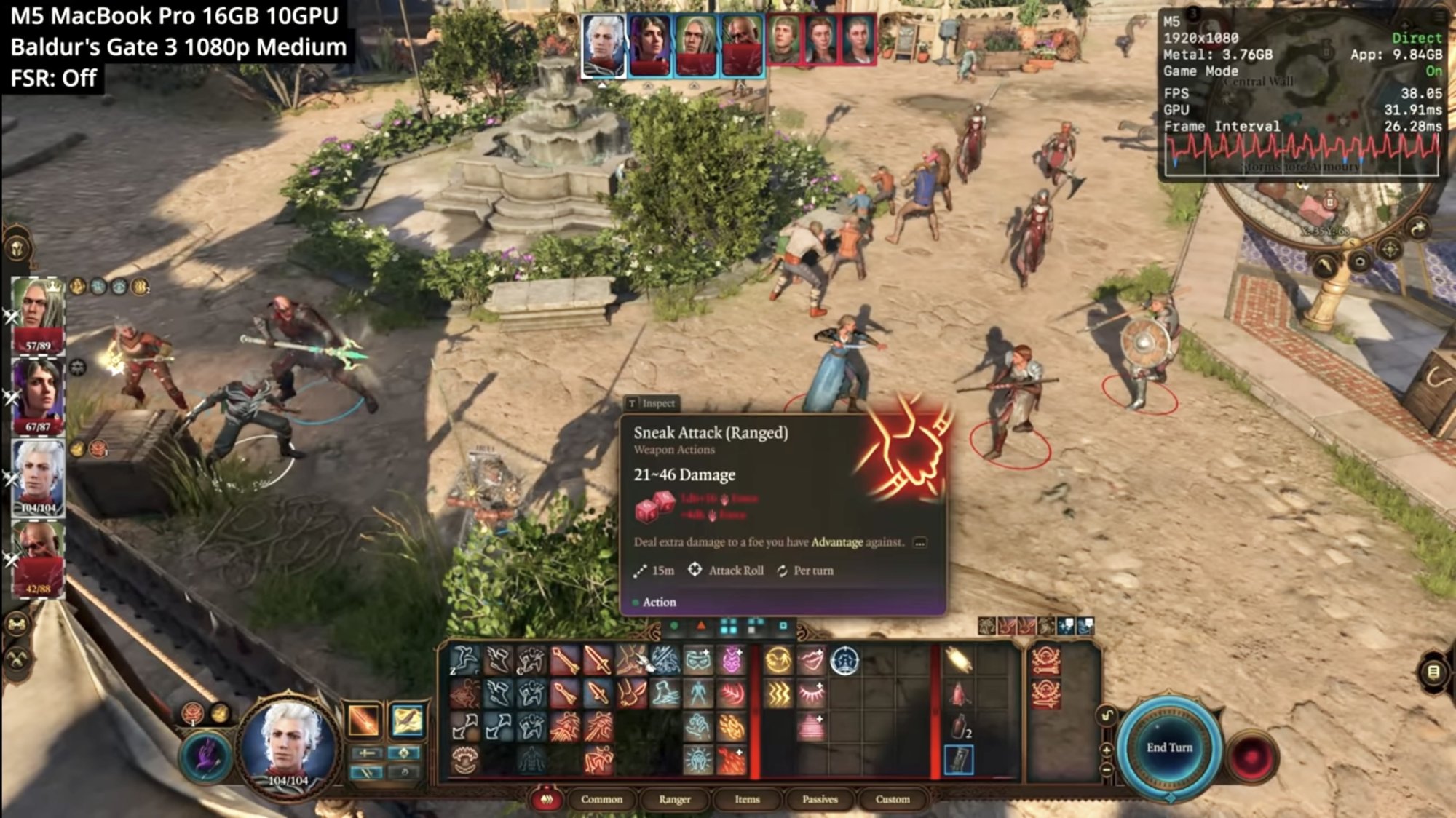Open the Ranger hotbar tab
Viewport: 1456px width, 818px height.
pyautogui.click(x=674, y=799)
